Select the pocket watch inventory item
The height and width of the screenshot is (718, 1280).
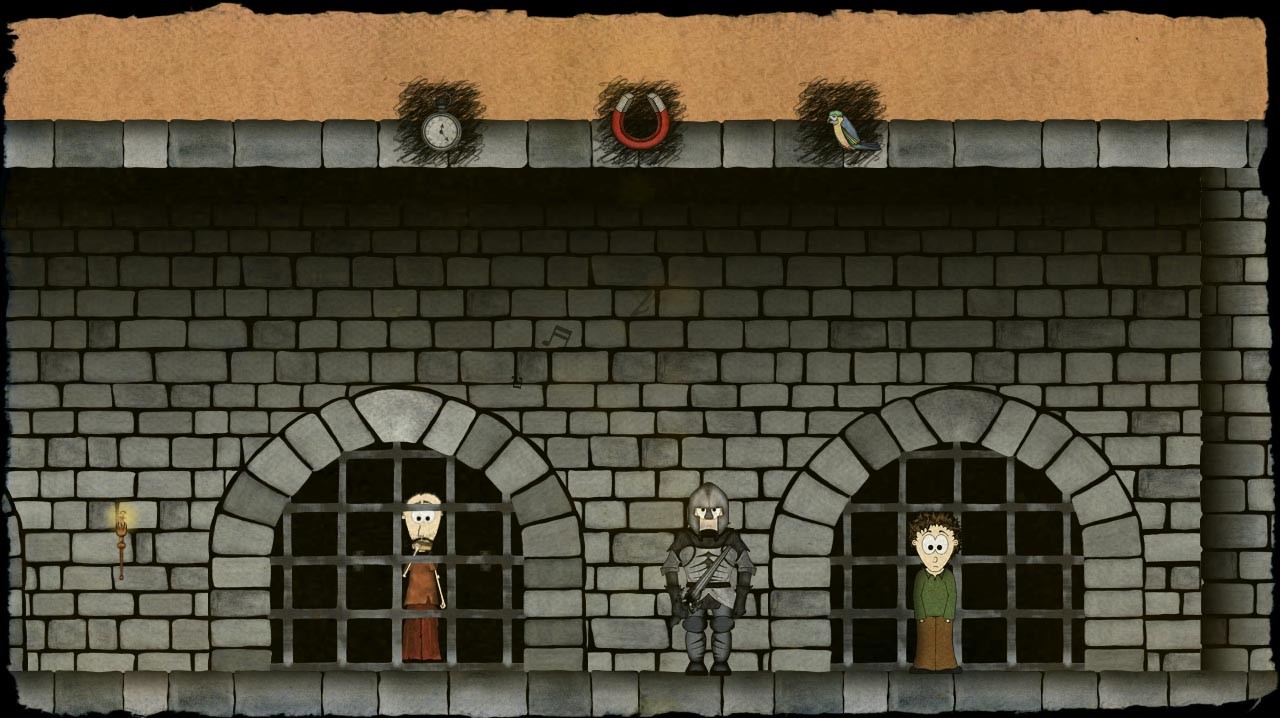(x=440, y=129)
